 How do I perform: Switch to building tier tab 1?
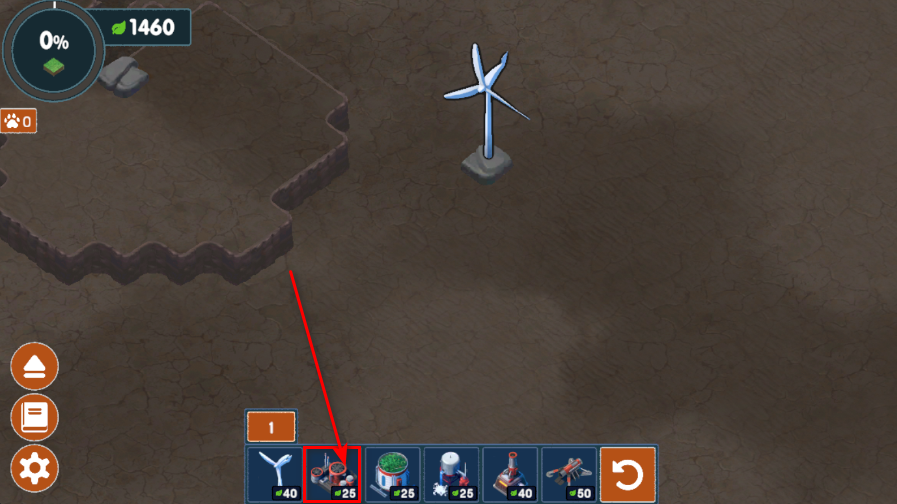(270, 427)
